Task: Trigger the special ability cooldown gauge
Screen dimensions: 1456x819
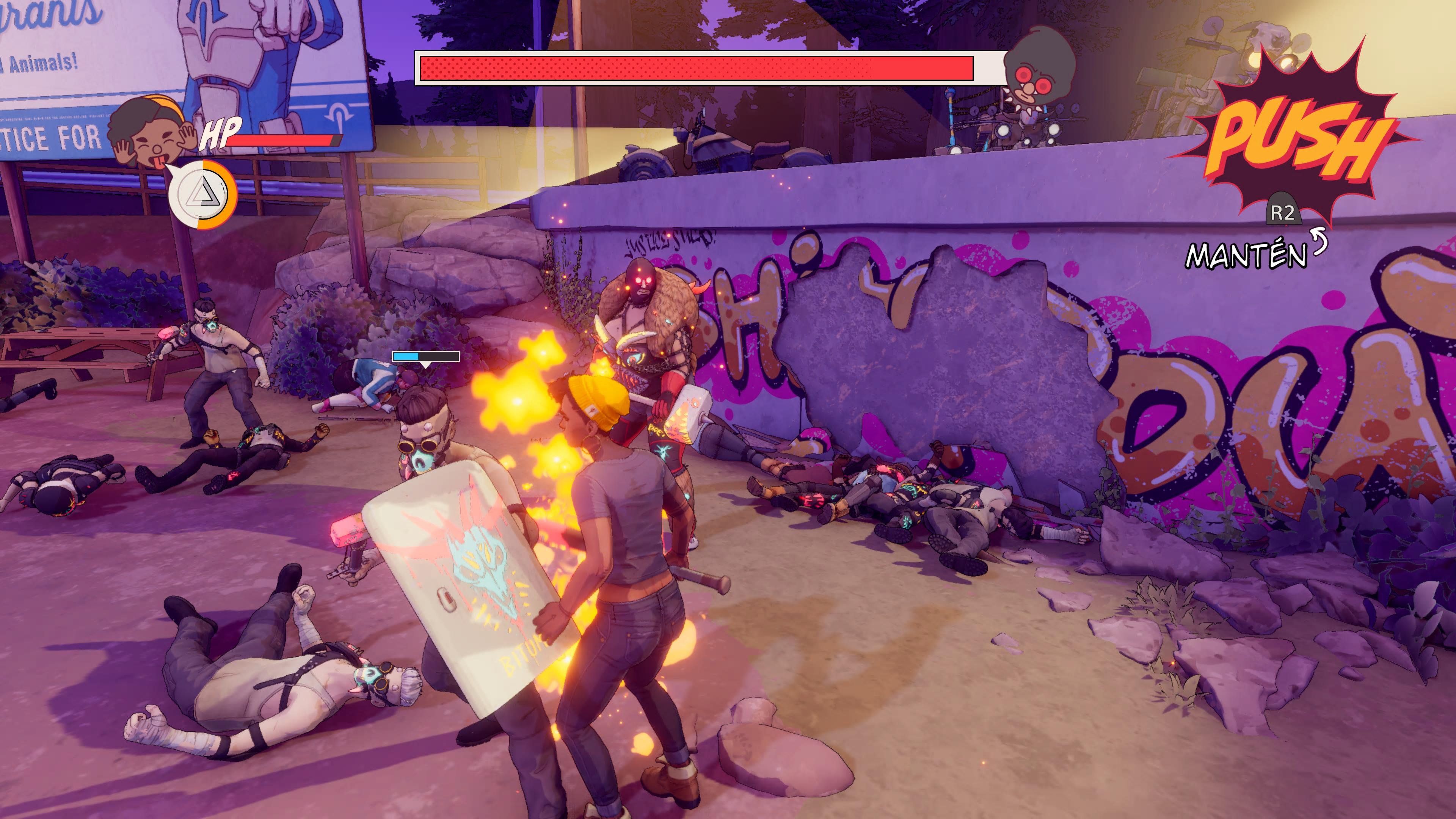Action: click(x=202, y=195)
